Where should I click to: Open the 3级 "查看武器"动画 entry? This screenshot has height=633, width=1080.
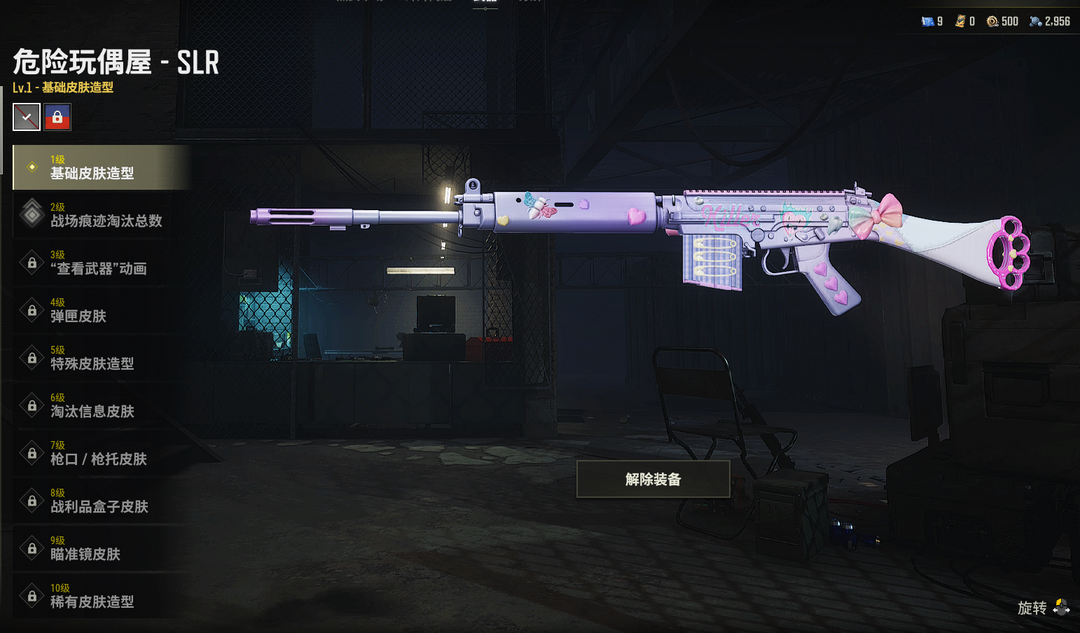[100, 263]
